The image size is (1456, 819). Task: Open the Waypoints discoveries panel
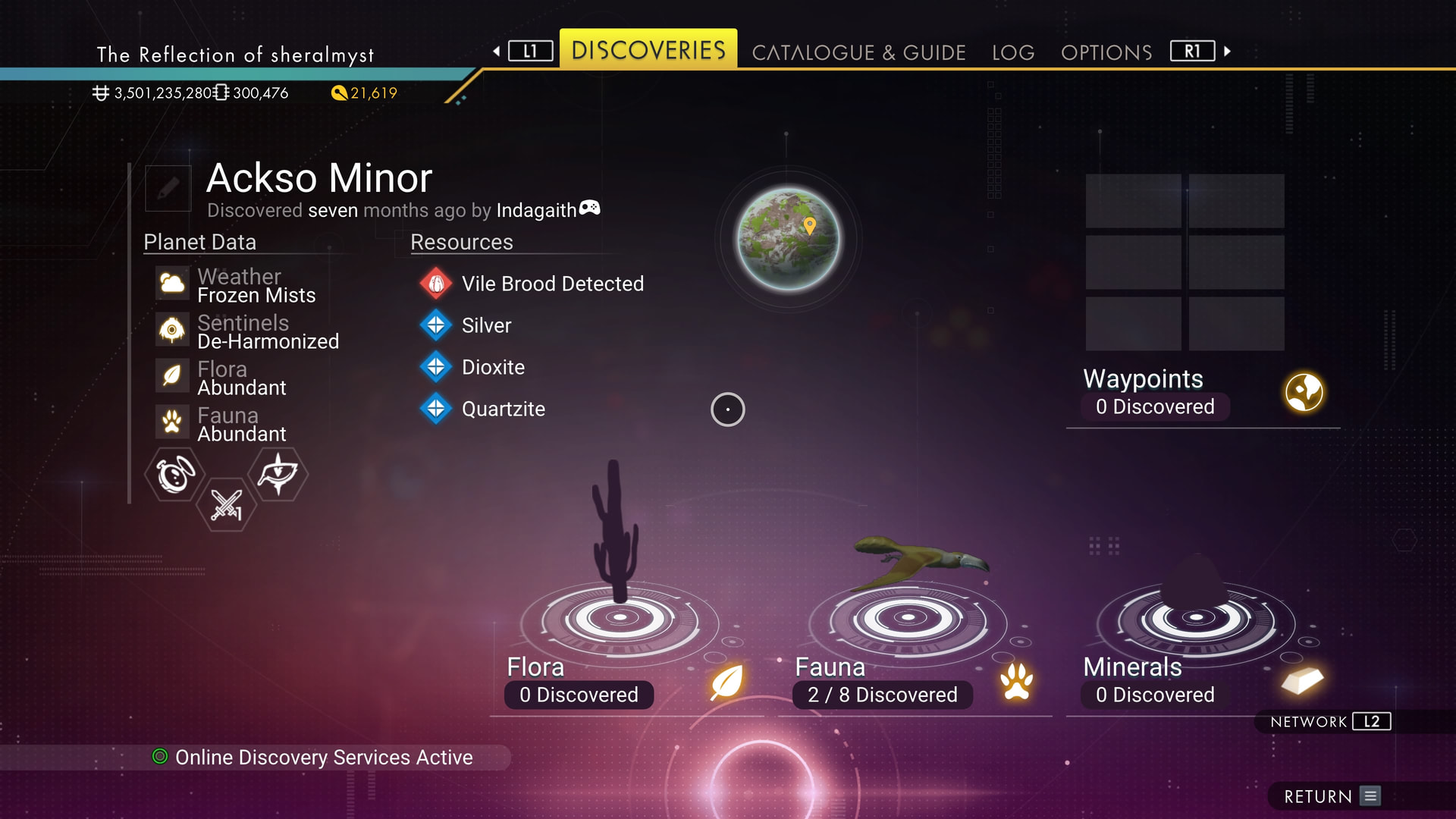(1202, 393)
